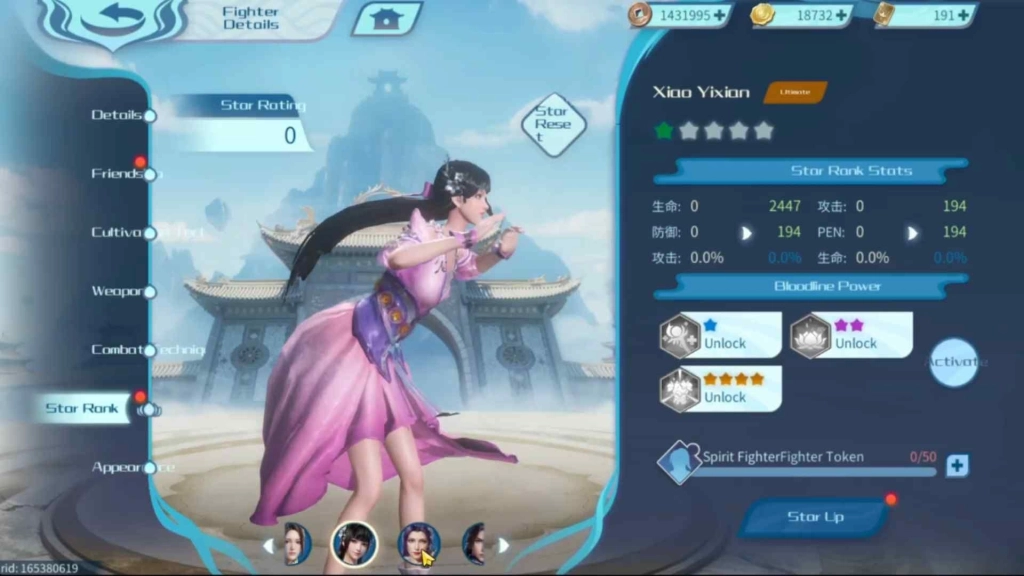Unlock the four-star bloodline power
Screen dimensions: 1024x576
[x=722, y=389]
